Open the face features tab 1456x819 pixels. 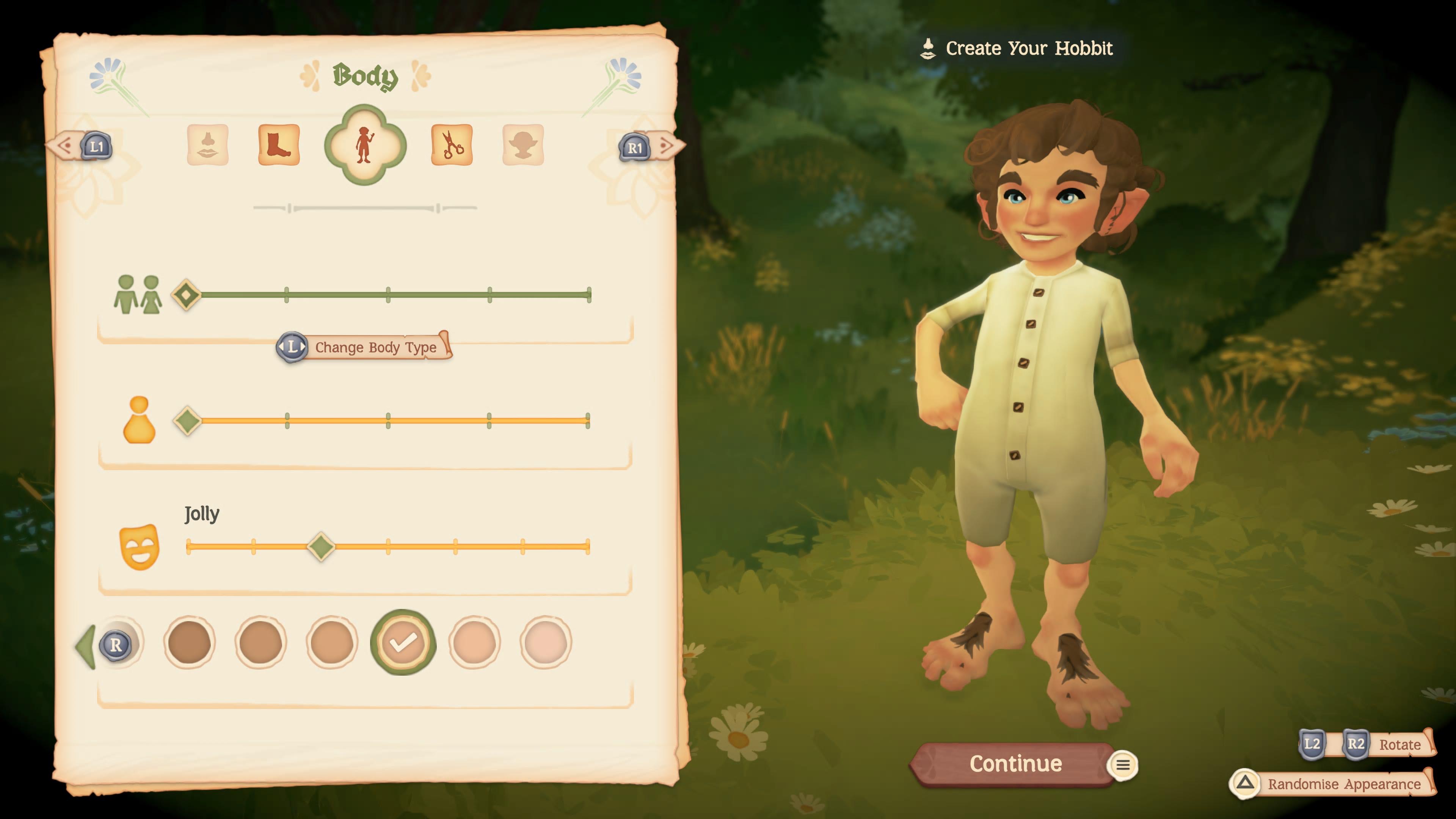pos(207,145)
